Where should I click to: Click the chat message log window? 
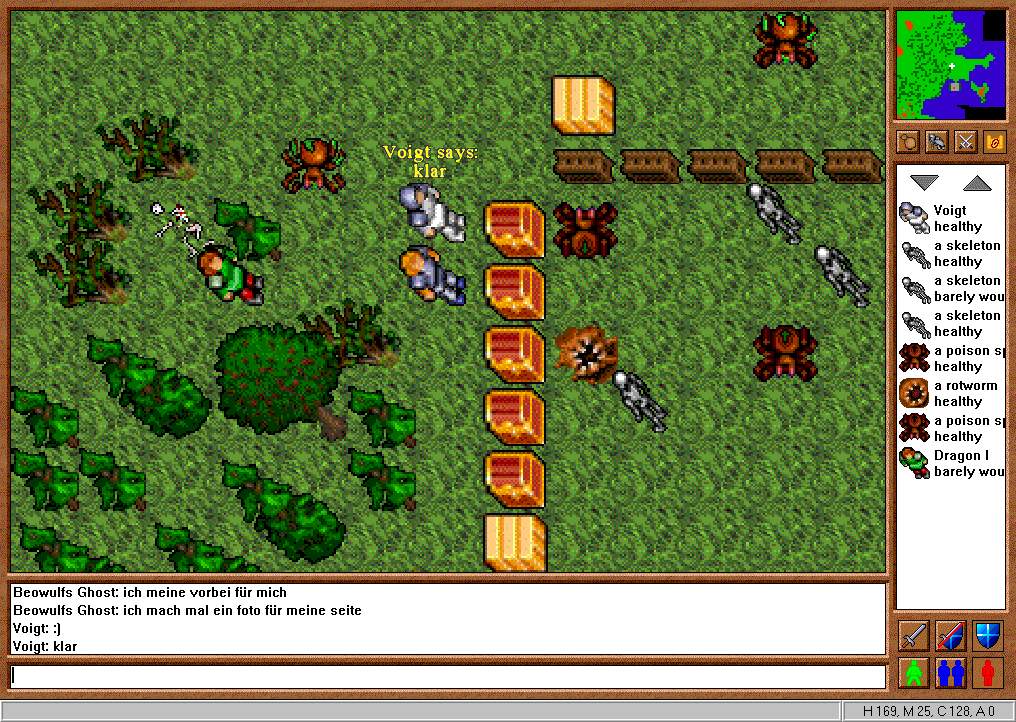(447, 619)
